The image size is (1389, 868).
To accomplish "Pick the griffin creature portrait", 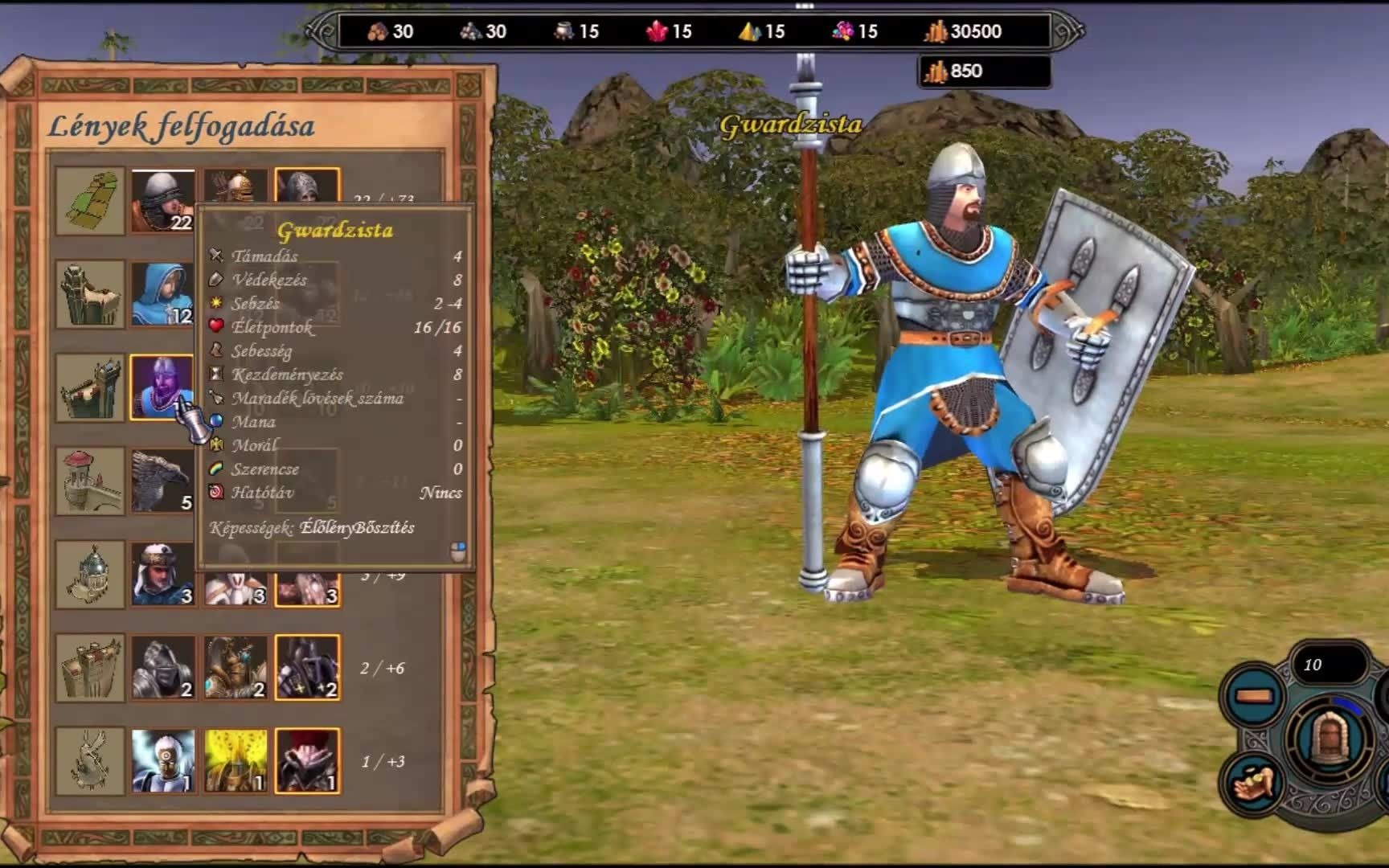I will [162, 481].
